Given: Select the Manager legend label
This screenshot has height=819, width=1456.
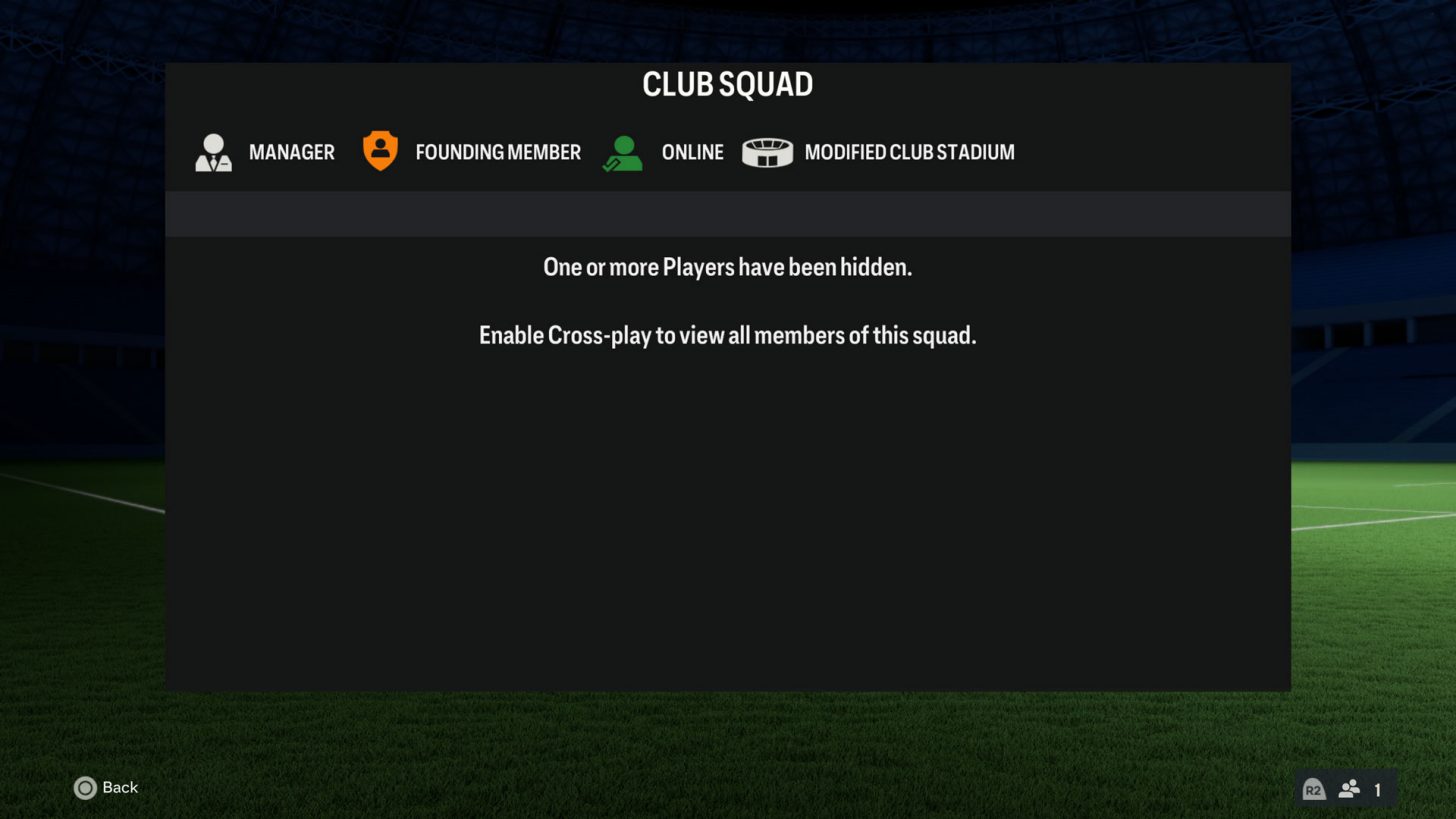Looking at the screenshot, I should (x=291, y=152).
